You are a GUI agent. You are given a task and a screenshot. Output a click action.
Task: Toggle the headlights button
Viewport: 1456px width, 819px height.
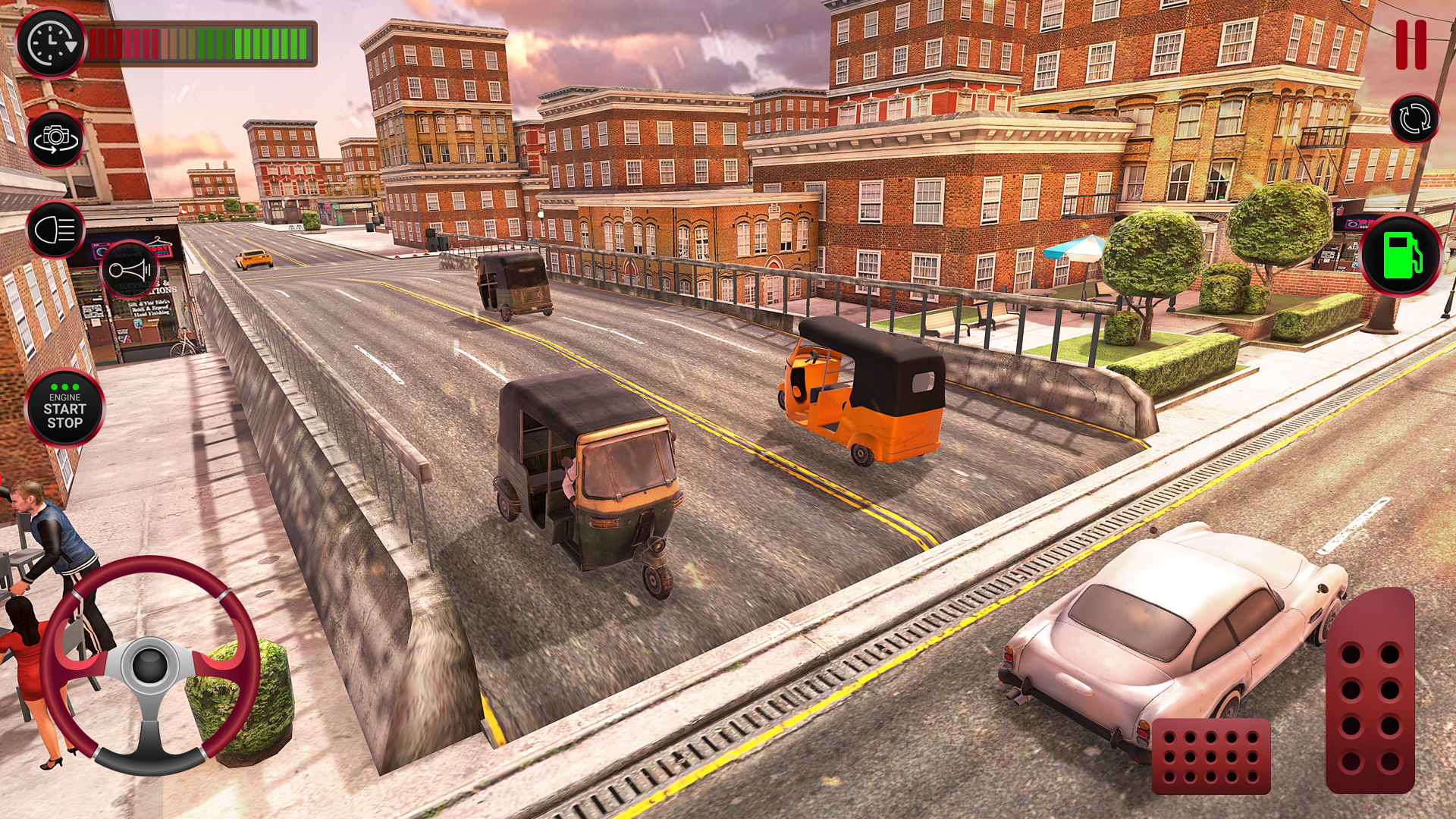click(55, 230)
